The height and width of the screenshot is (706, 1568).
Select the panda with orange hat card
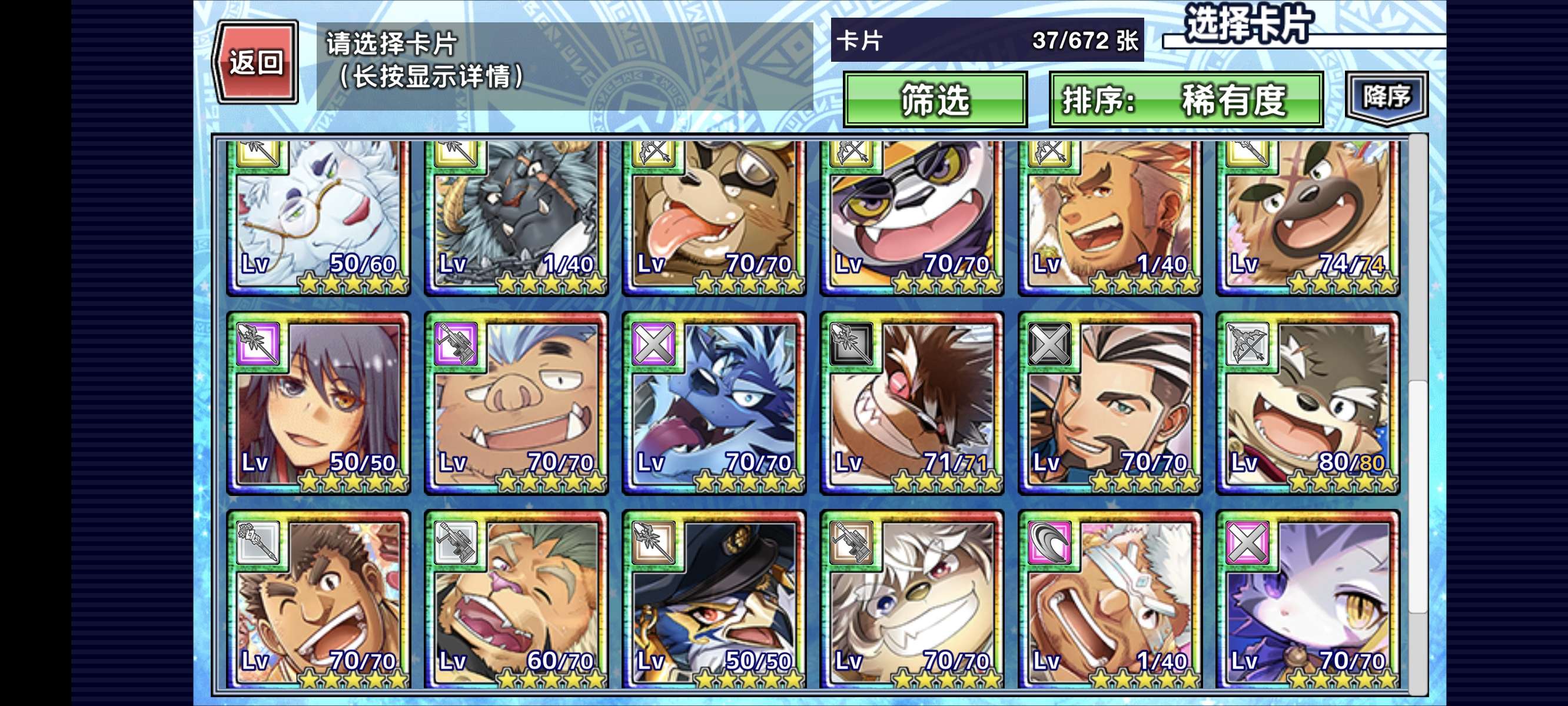tap(912, 216)
